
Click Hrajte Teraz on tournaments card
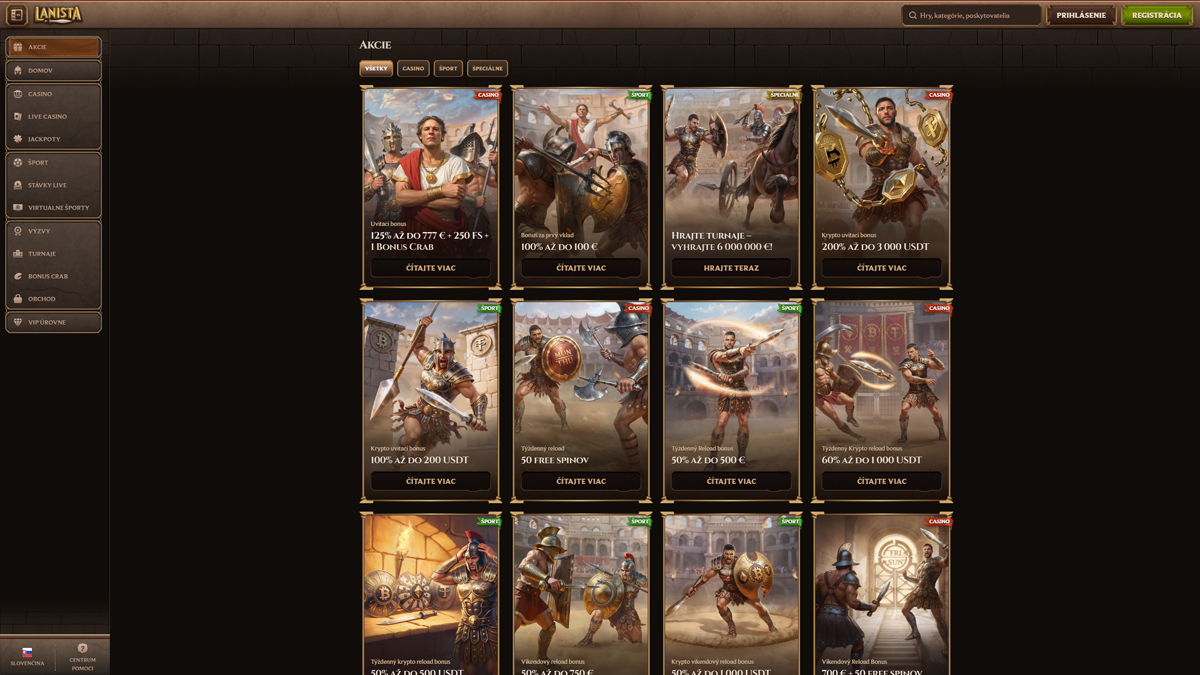(731, 268)
